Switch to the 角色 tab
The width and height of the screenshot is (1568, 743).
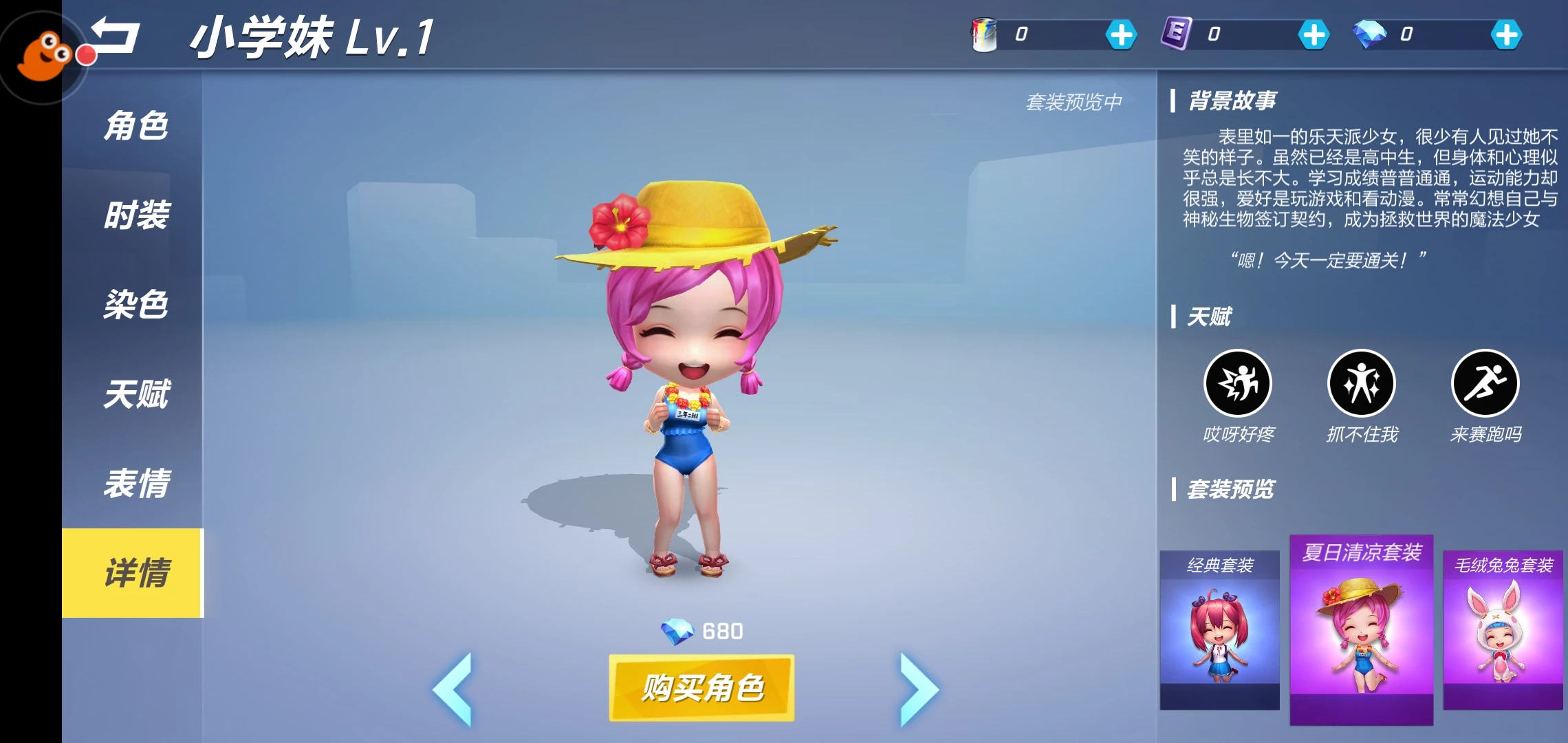(135, 126)
